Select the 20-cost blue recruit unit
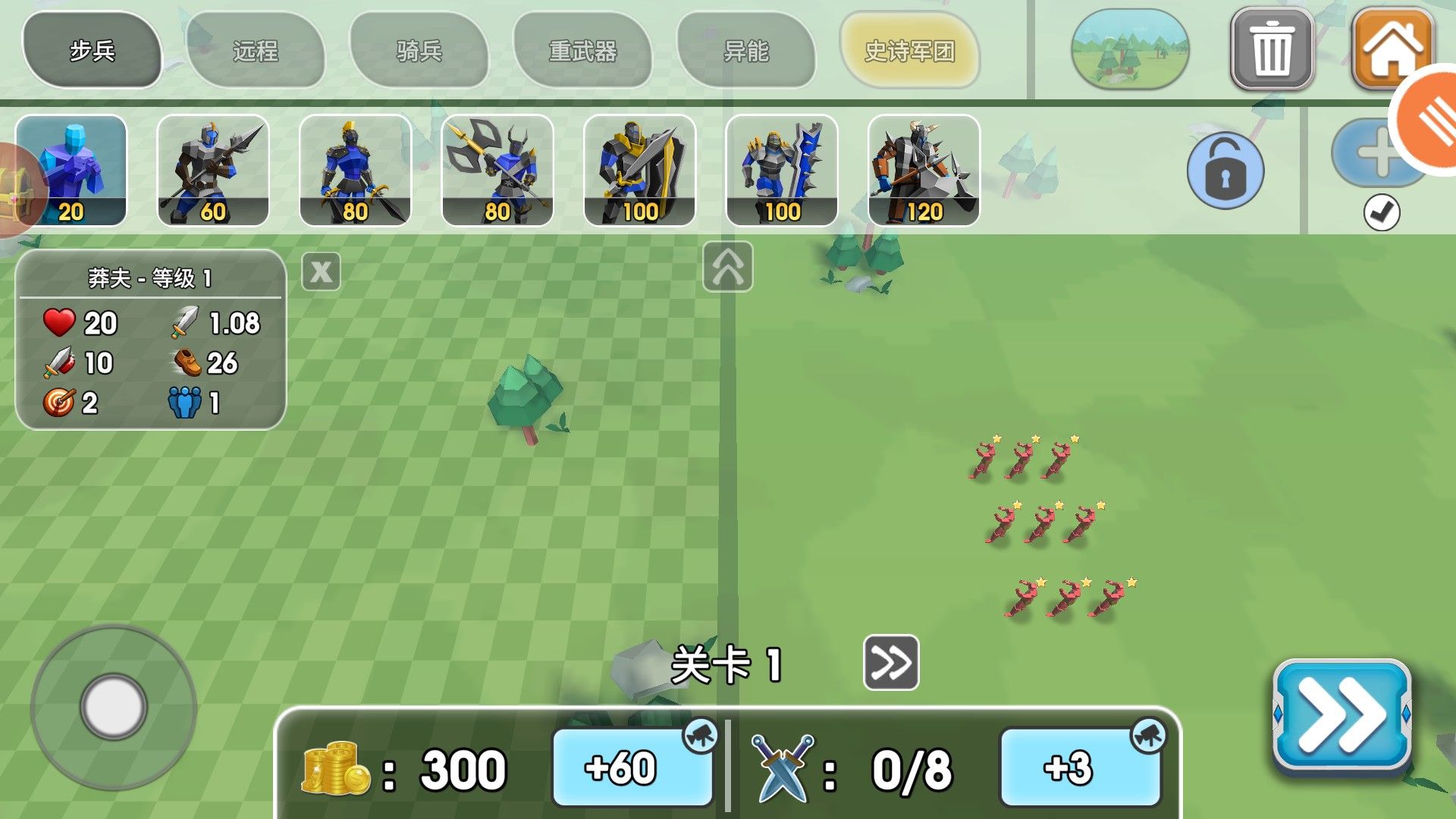Screen dimensions: 1456x819 pyautogui.click(x=72, y=167)
